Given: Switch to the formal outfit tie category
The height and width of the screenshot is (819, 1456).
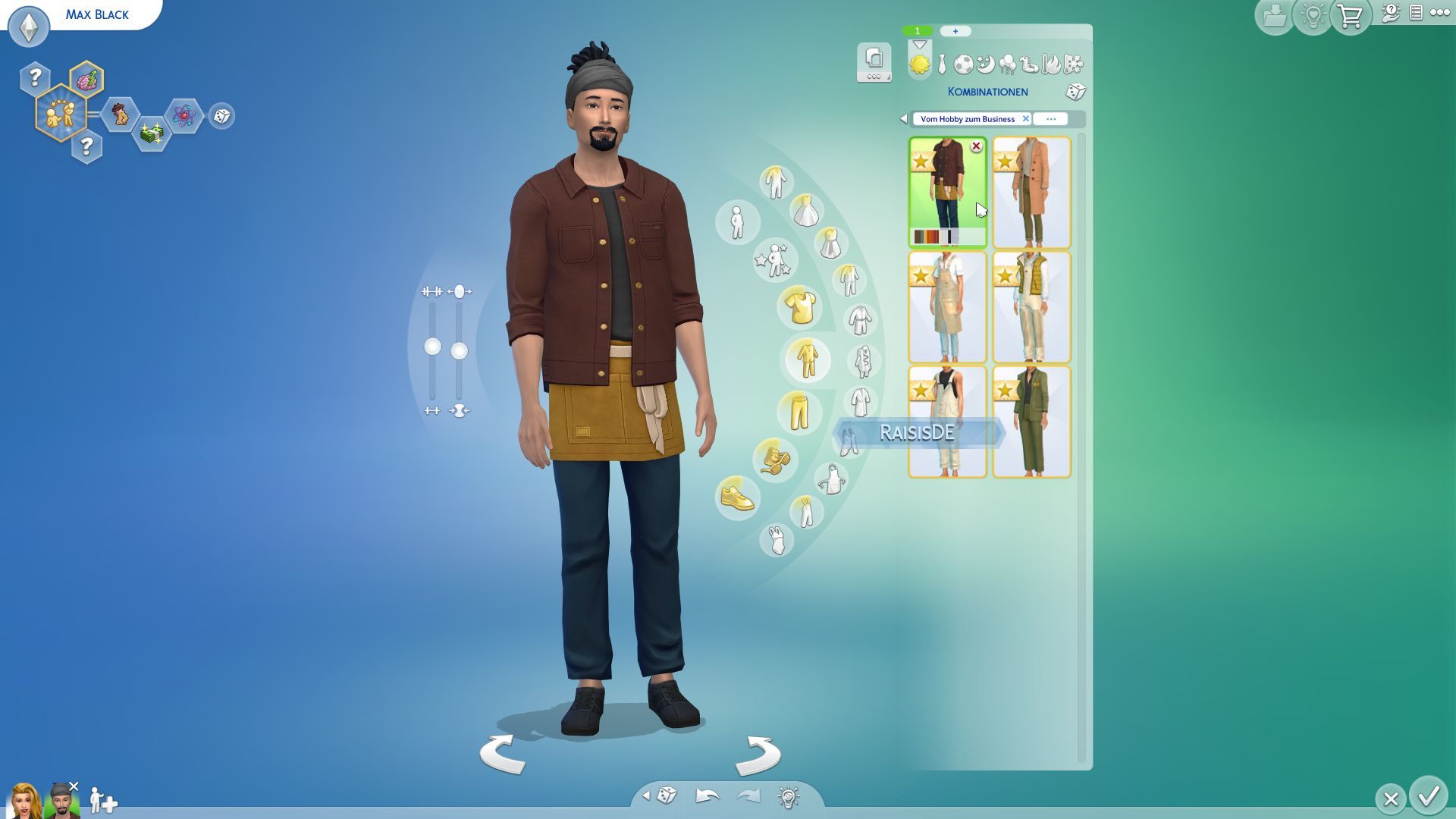Looking at the screenshot, I should tap(942, 64).
